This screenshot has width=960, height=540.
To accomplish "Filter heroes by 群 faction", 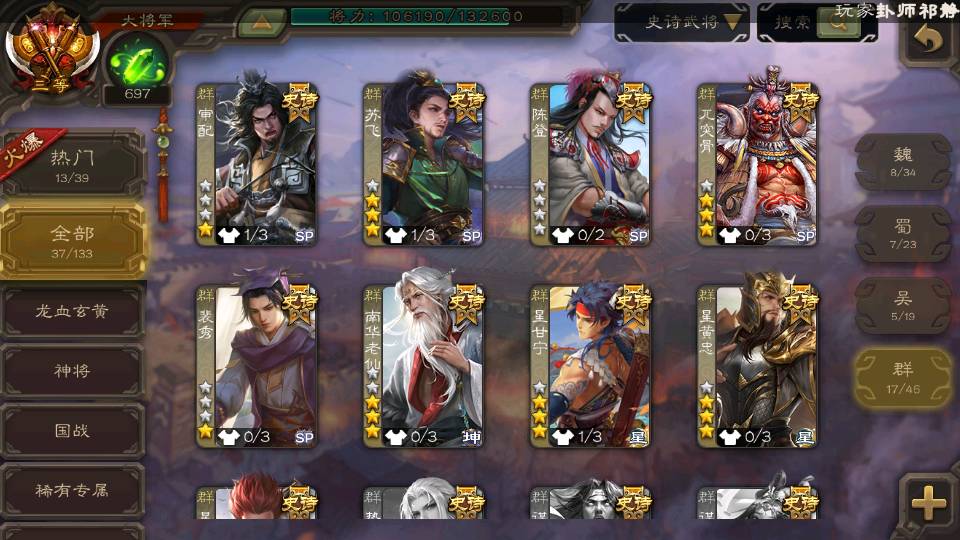I will 903,378.
